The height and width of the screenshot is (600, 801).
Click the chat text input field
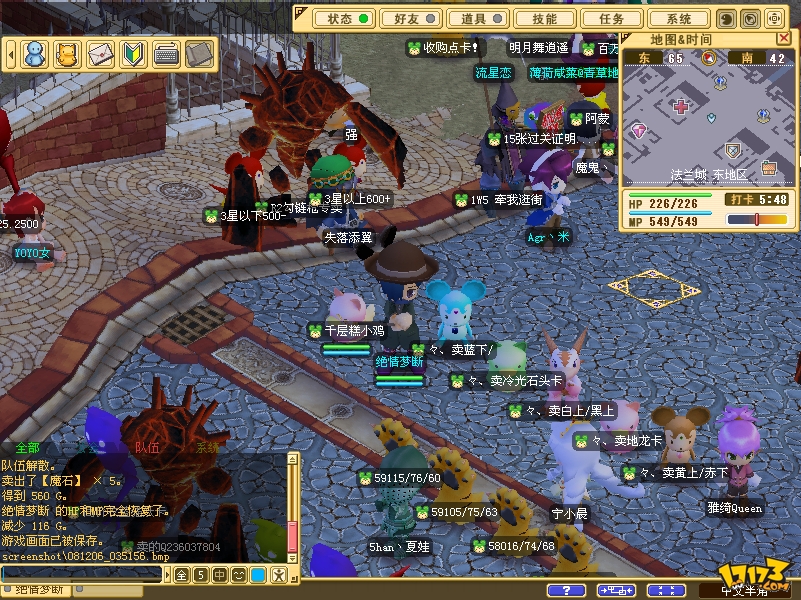(80, 574)
